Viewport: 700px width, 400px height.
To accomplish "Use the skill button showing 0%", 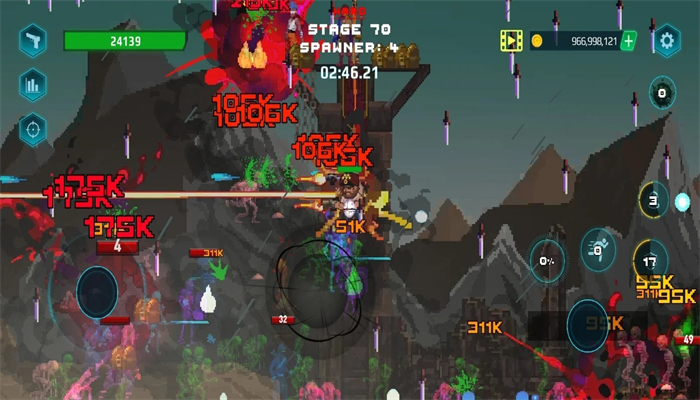I will point(547,259).
